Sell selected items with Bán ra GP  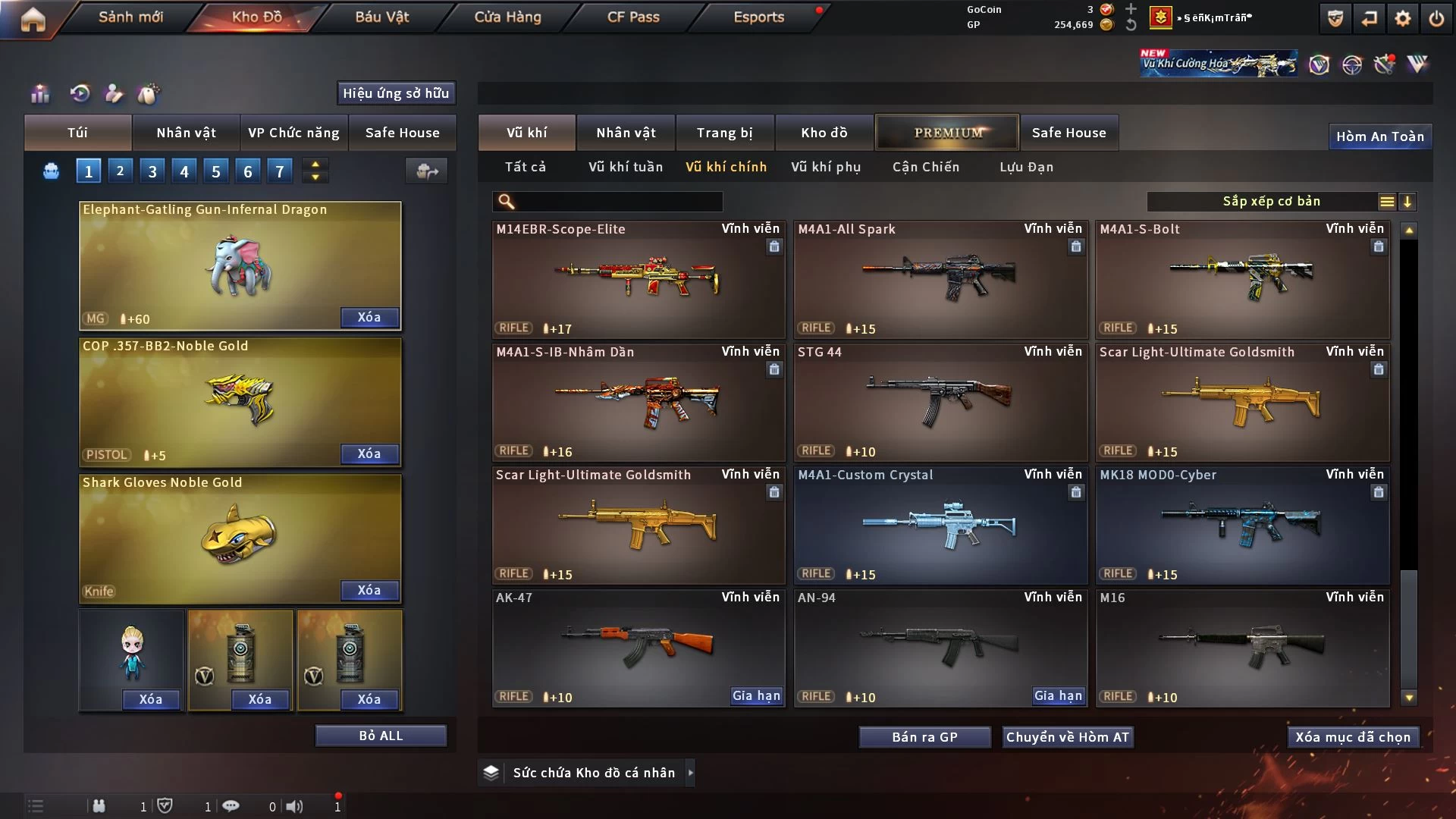pos(924,737)
